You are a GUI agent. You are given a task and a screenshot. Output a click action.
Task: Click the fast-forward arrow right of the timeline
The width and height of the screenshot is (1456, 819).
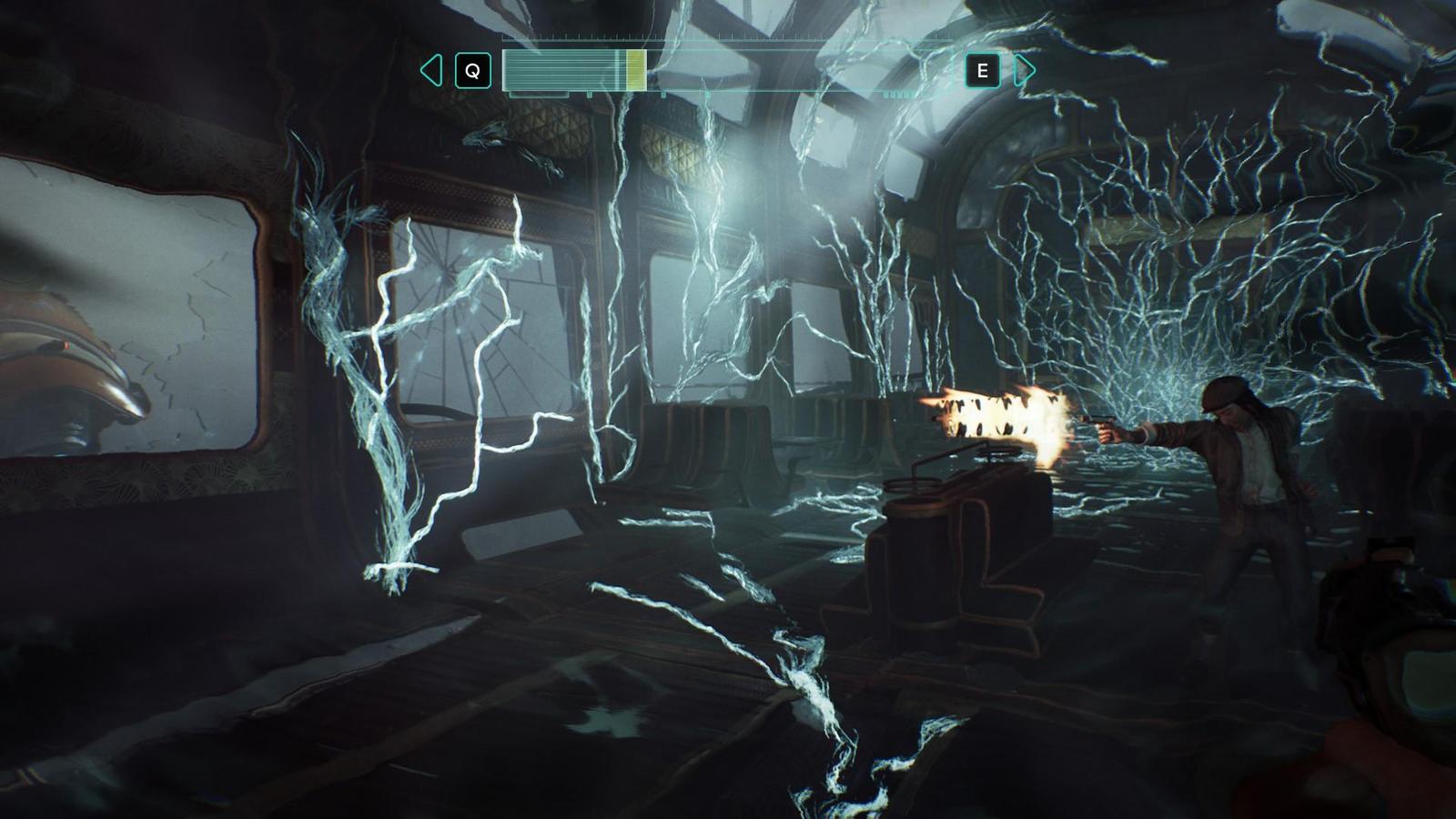1024,70
